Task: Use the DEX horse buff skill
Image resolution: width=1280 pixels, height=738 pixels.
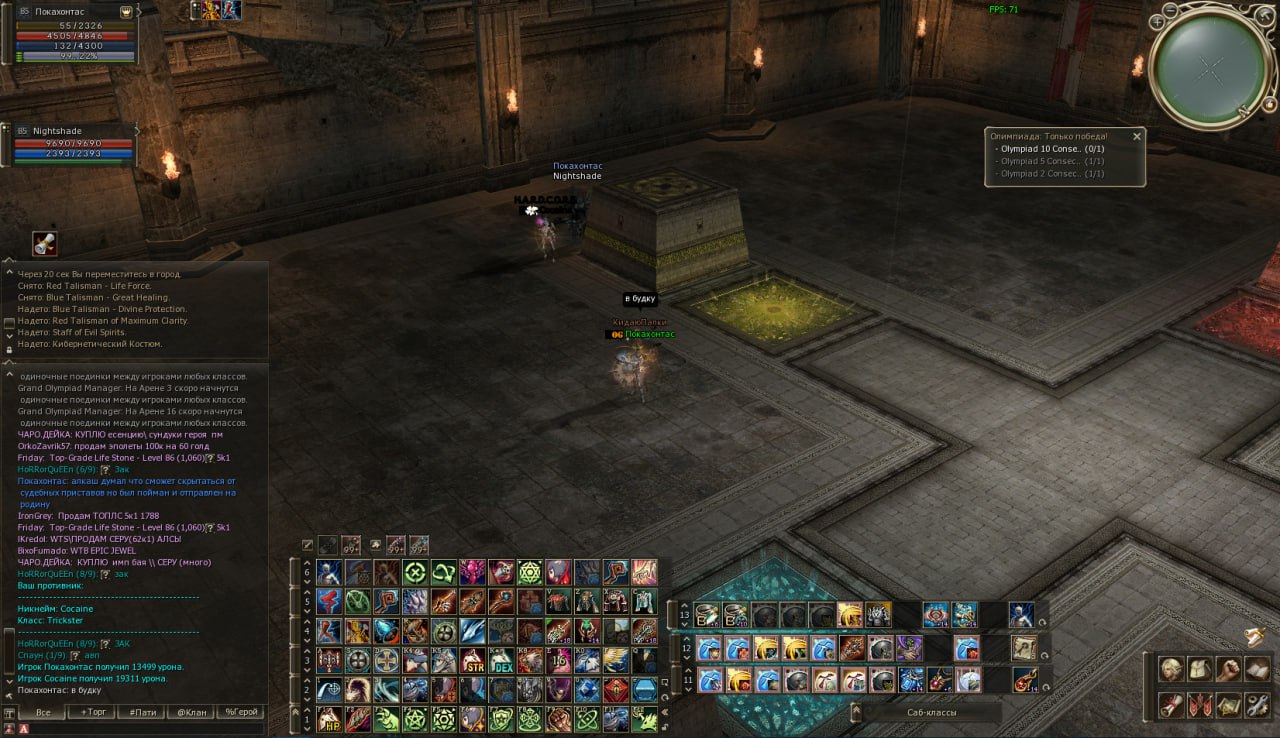Action: pos(502,661)
